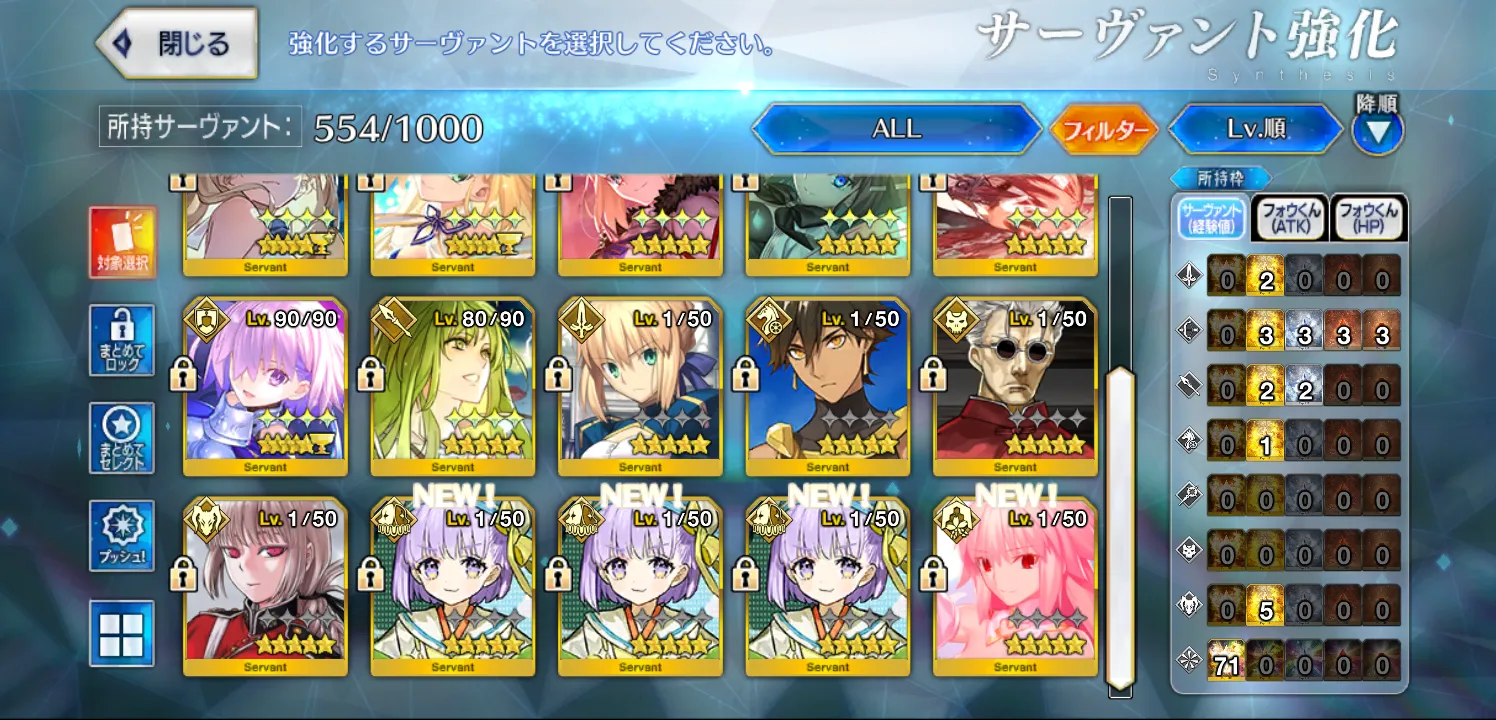This screenshot has height=720, width=1496.
Task: Change the Lv.順 sort order
Action: pos(1256,129)
